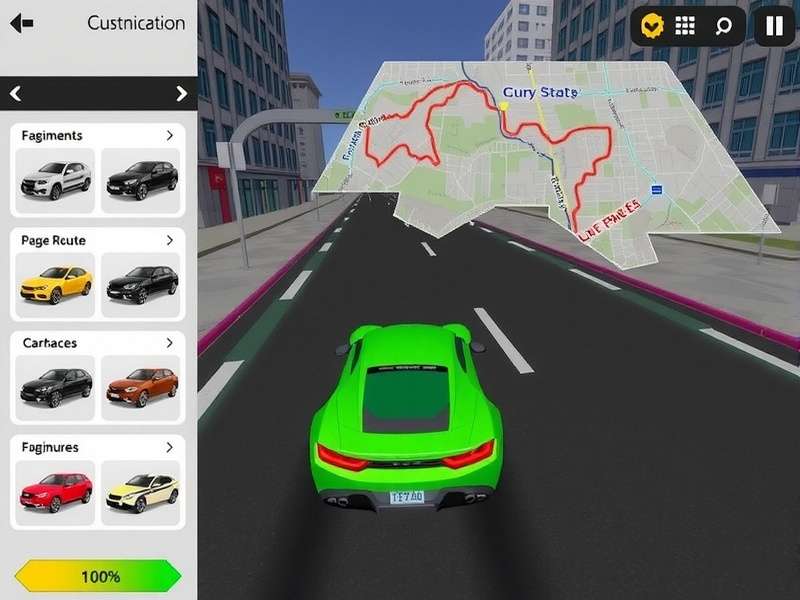This screenshot has width=800, height=600.
Task: Select the orange SUV thumbnail
Action: click(x=141, y=386)
